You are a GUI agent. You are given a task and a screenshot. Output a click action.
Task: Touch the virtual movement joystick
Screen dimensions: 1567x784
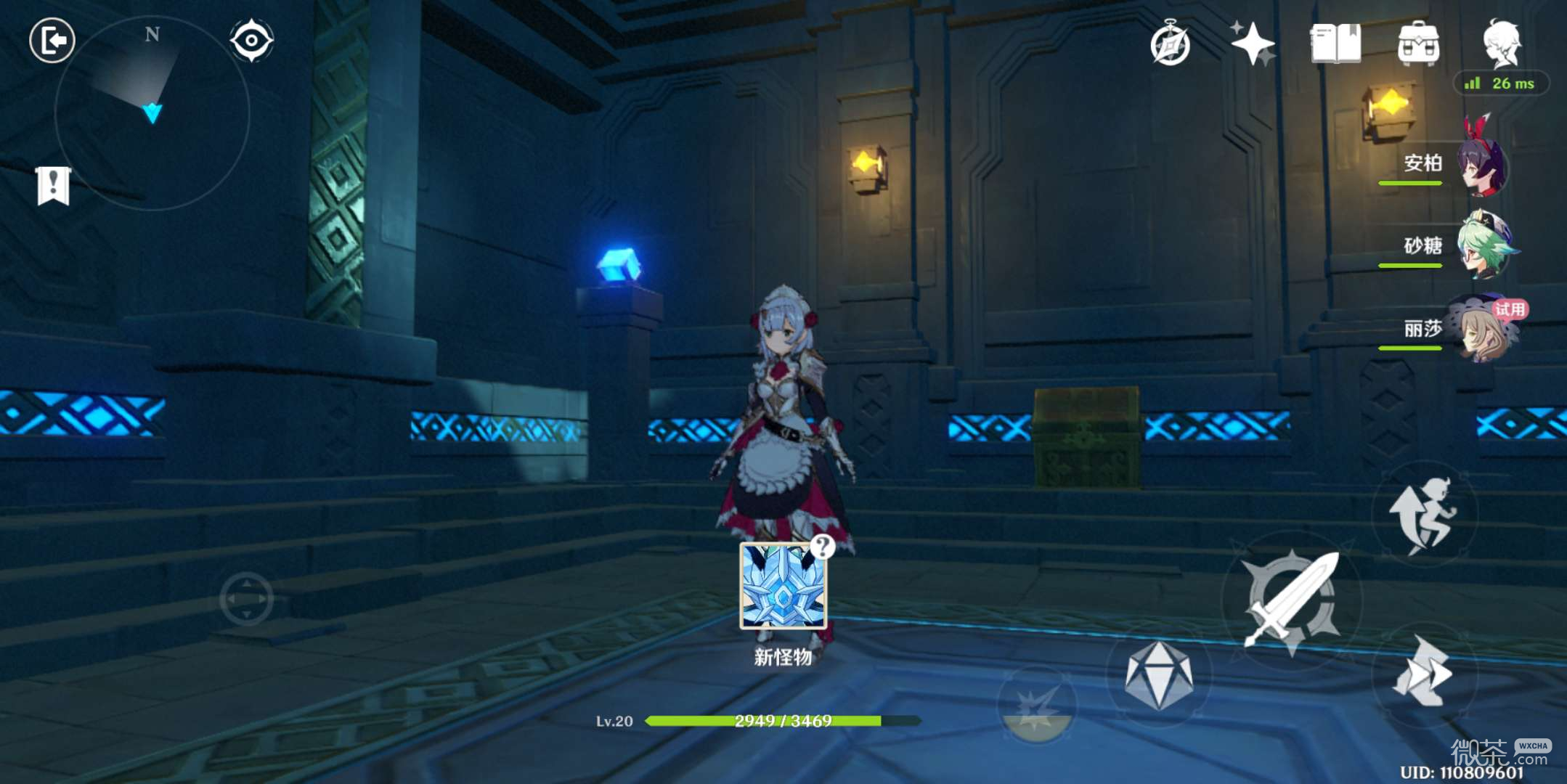246,599
